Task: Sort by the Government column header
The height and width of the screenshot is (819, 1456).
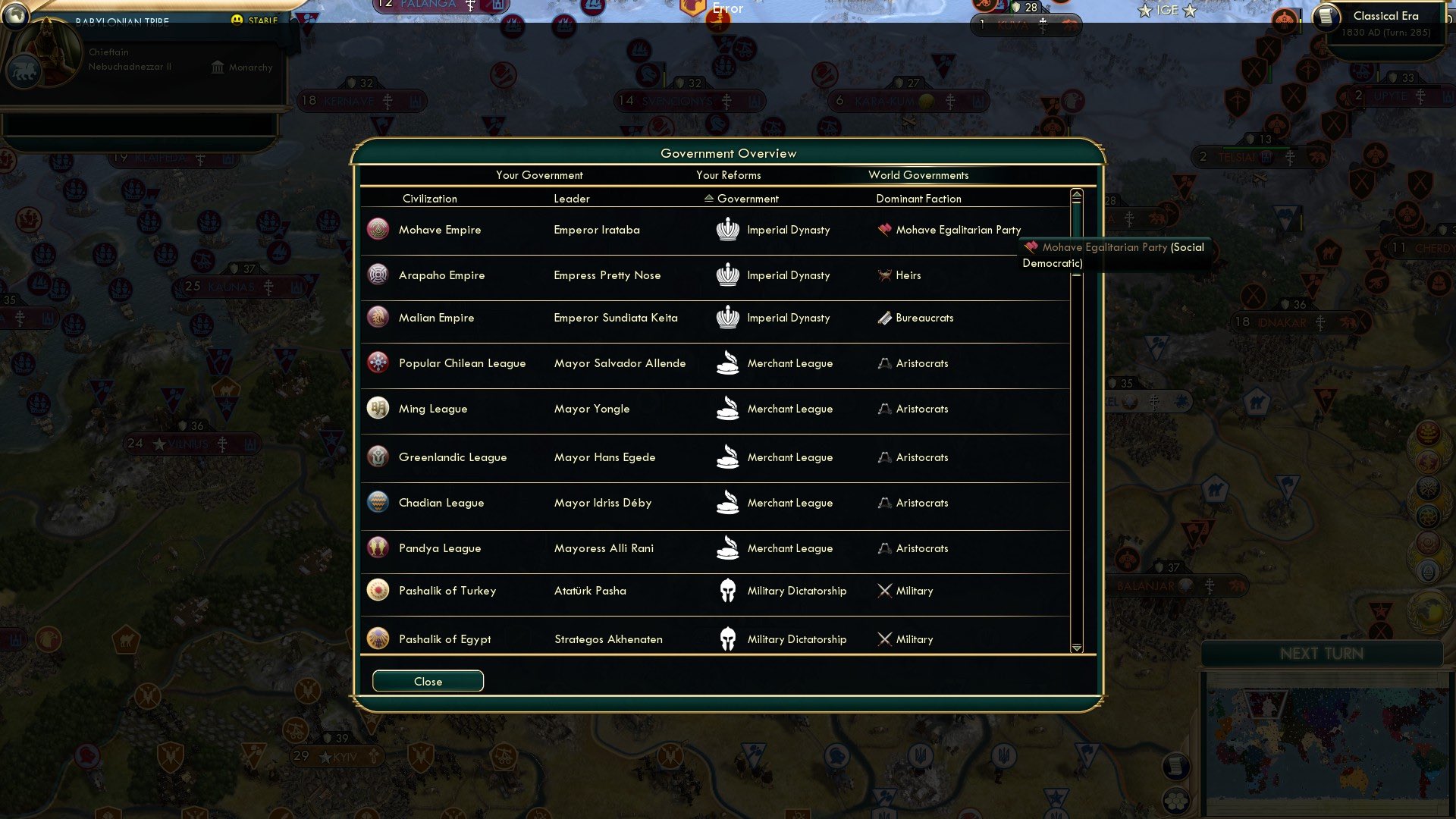Action: coord(744,199)
